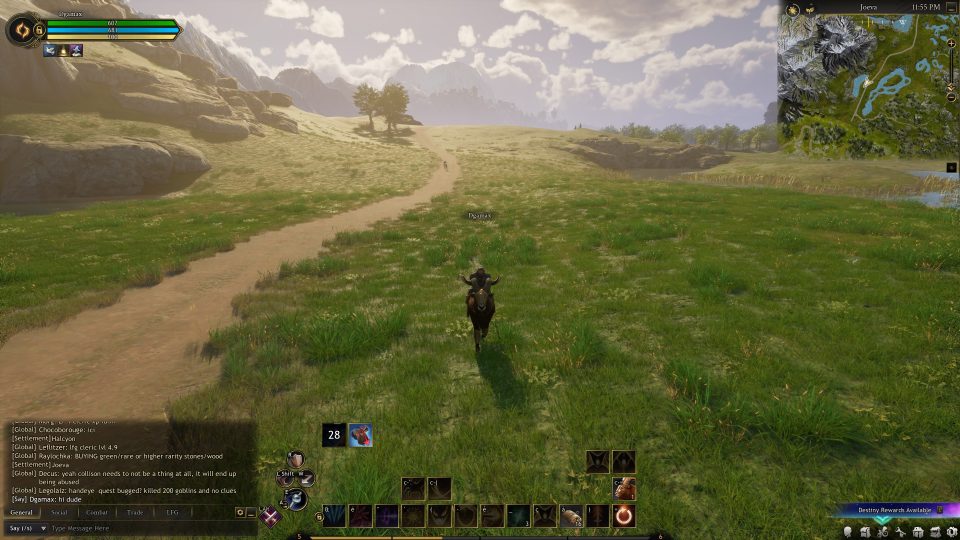
Task: Open the character head menu icon
Action: click(848, 532)
